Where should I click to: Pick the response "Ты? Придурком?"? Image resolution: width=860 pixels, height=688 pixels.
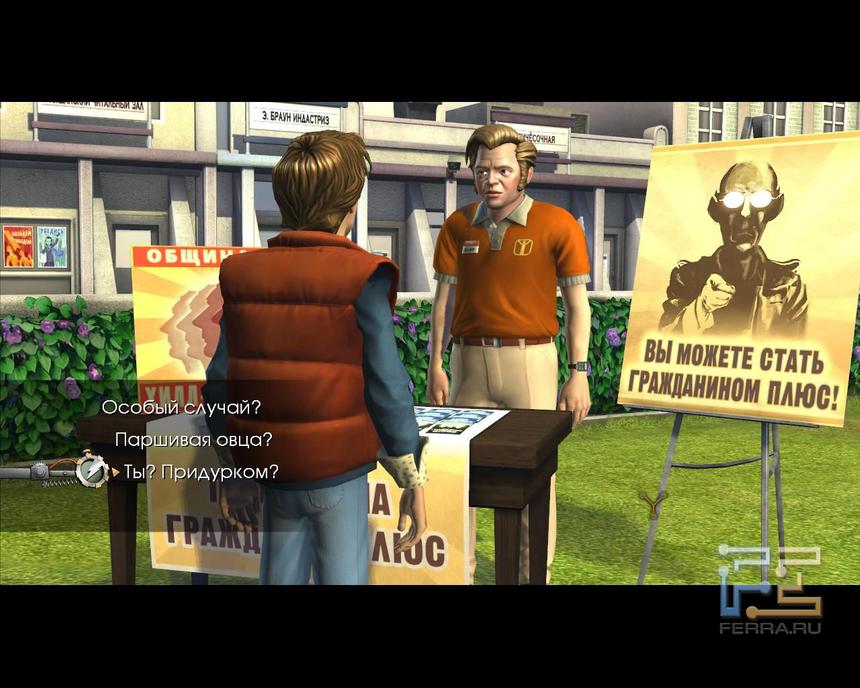tap(201, 472)
